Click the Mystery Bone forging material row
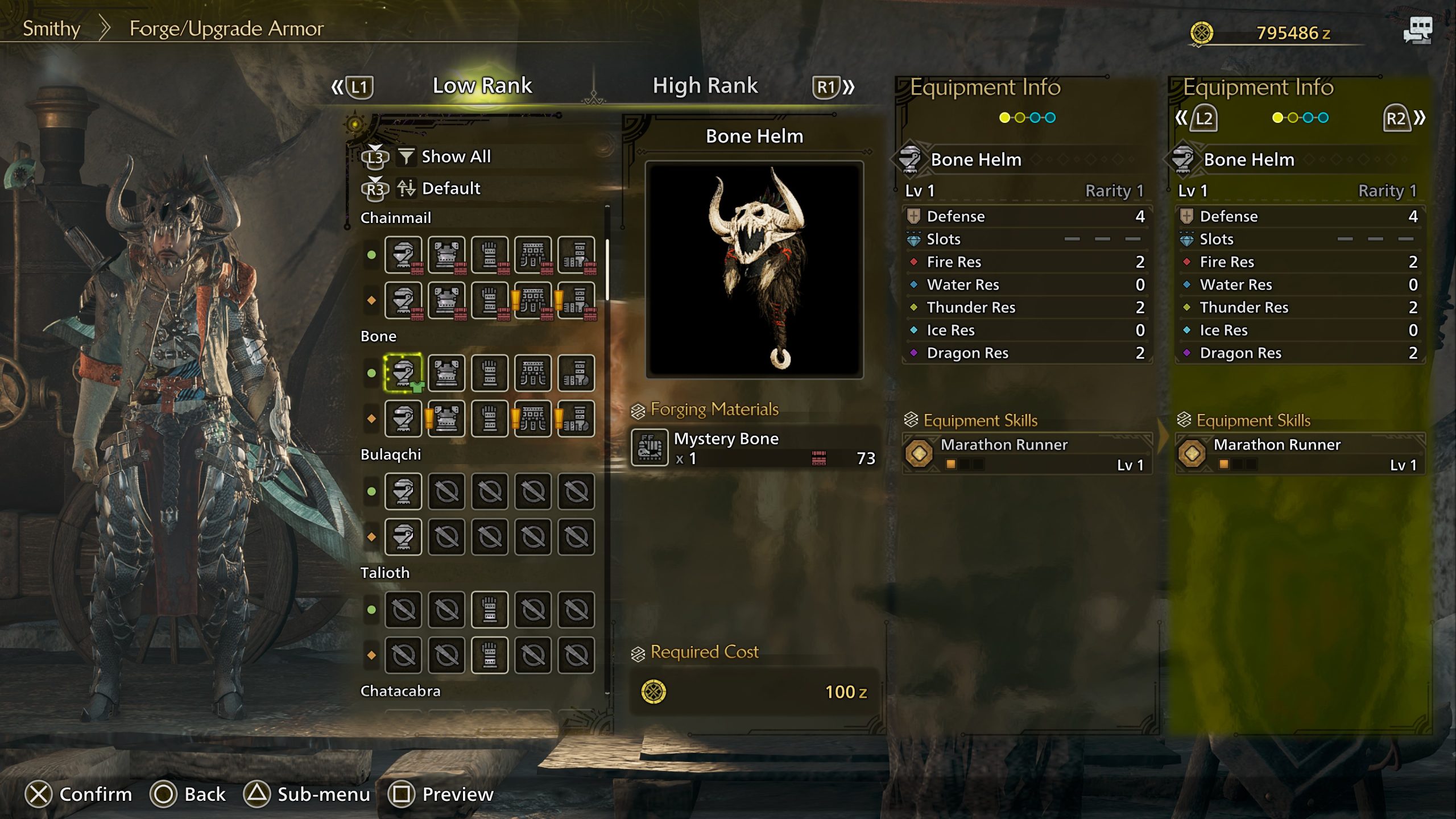 (x=754, y=448)
